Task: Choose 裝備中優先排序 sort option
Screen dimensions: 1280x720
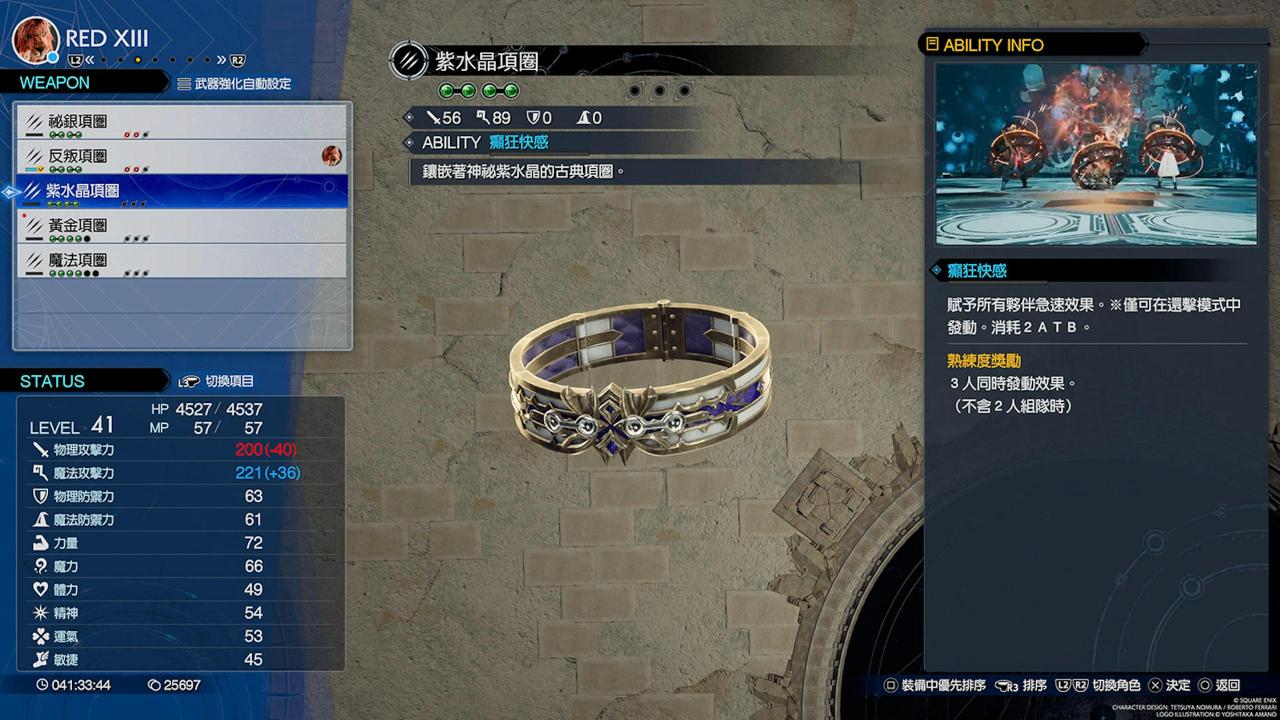Action: coord(935,686)
